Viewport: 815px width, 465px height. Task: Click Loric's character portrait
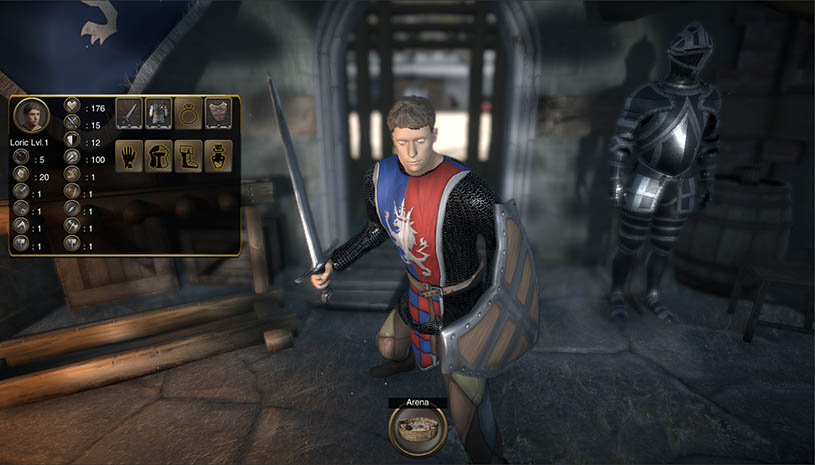click(x=33, y=117)
